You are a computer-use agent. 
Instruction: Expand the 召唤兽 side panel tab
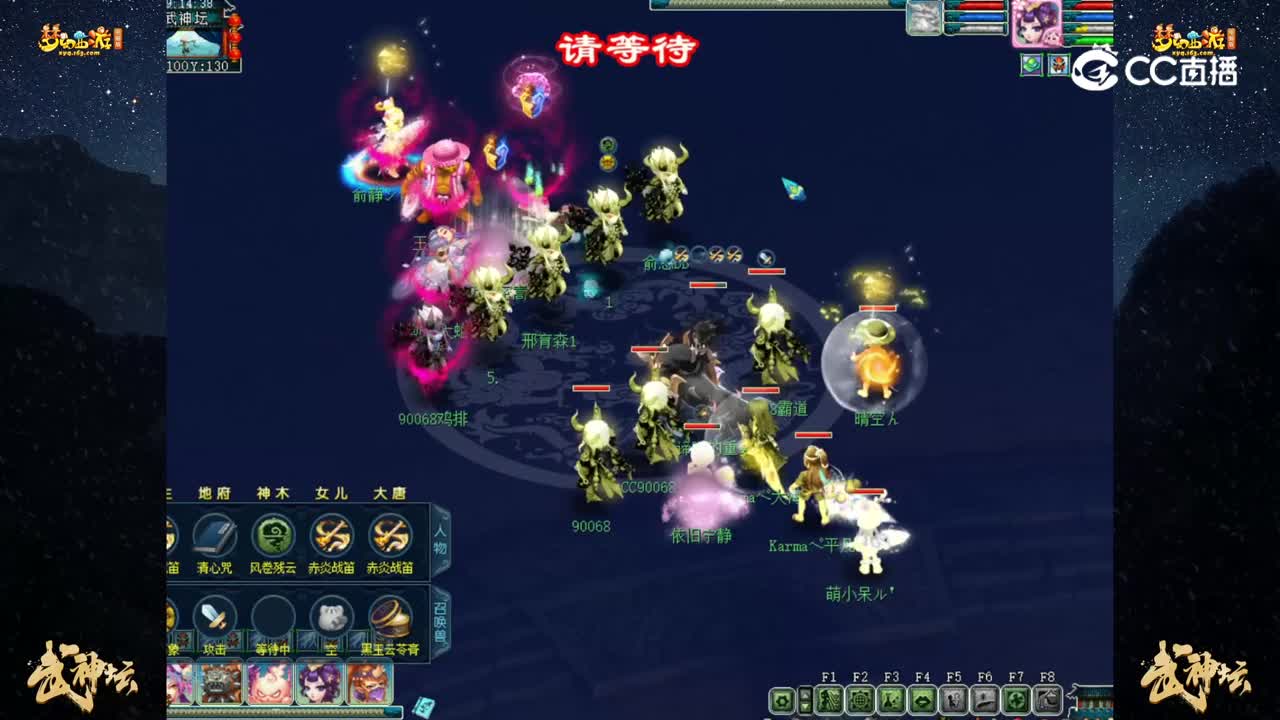point(441,620)
